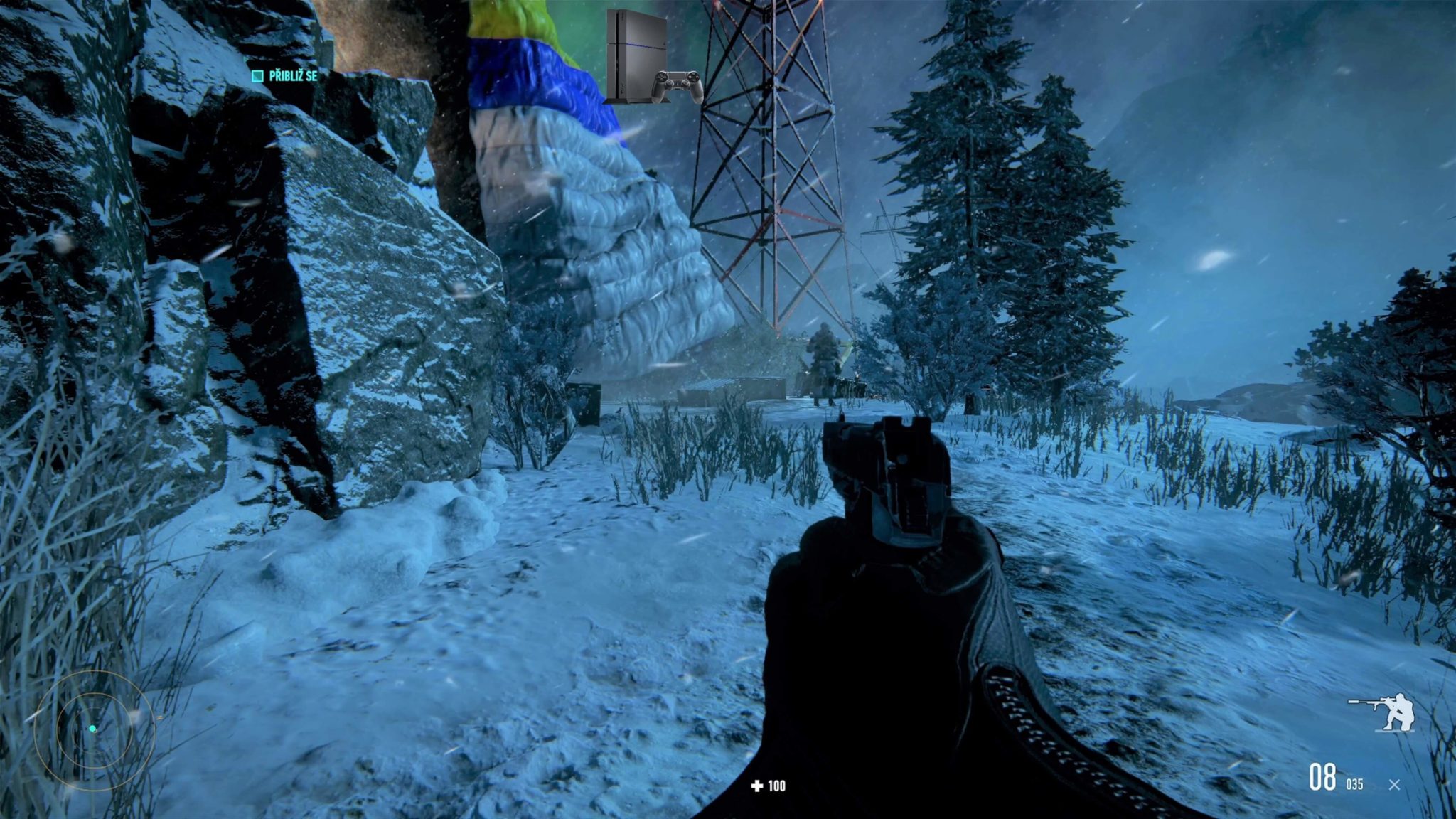
Task: Click the crouching sniper stance icon
Action: pyautogui.click(x=1382, y=712)
